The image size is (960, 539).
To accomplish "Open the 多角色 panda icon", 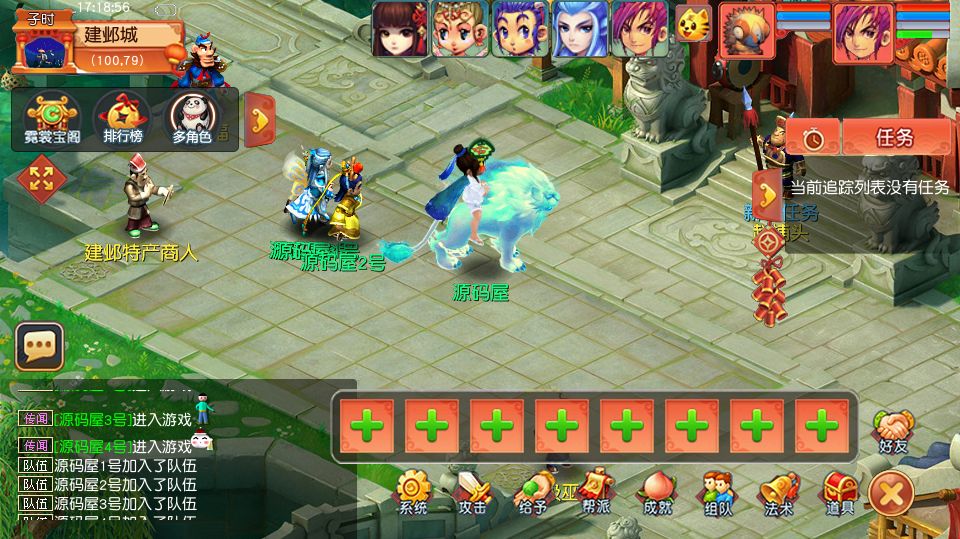I will coord(192,118).
